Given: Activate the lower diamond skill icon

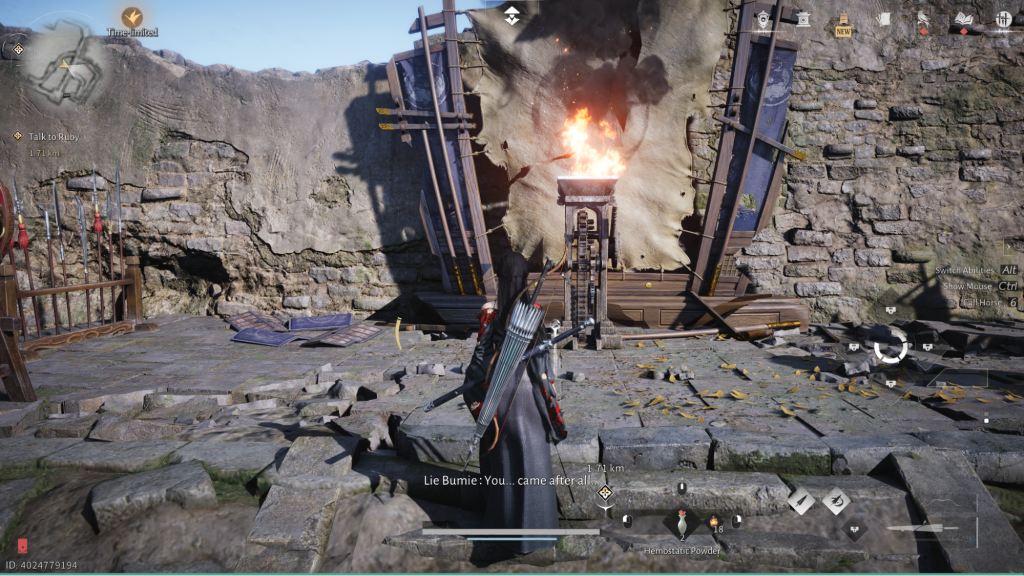Looking at the screenshot, I should (x=854, y=529).
